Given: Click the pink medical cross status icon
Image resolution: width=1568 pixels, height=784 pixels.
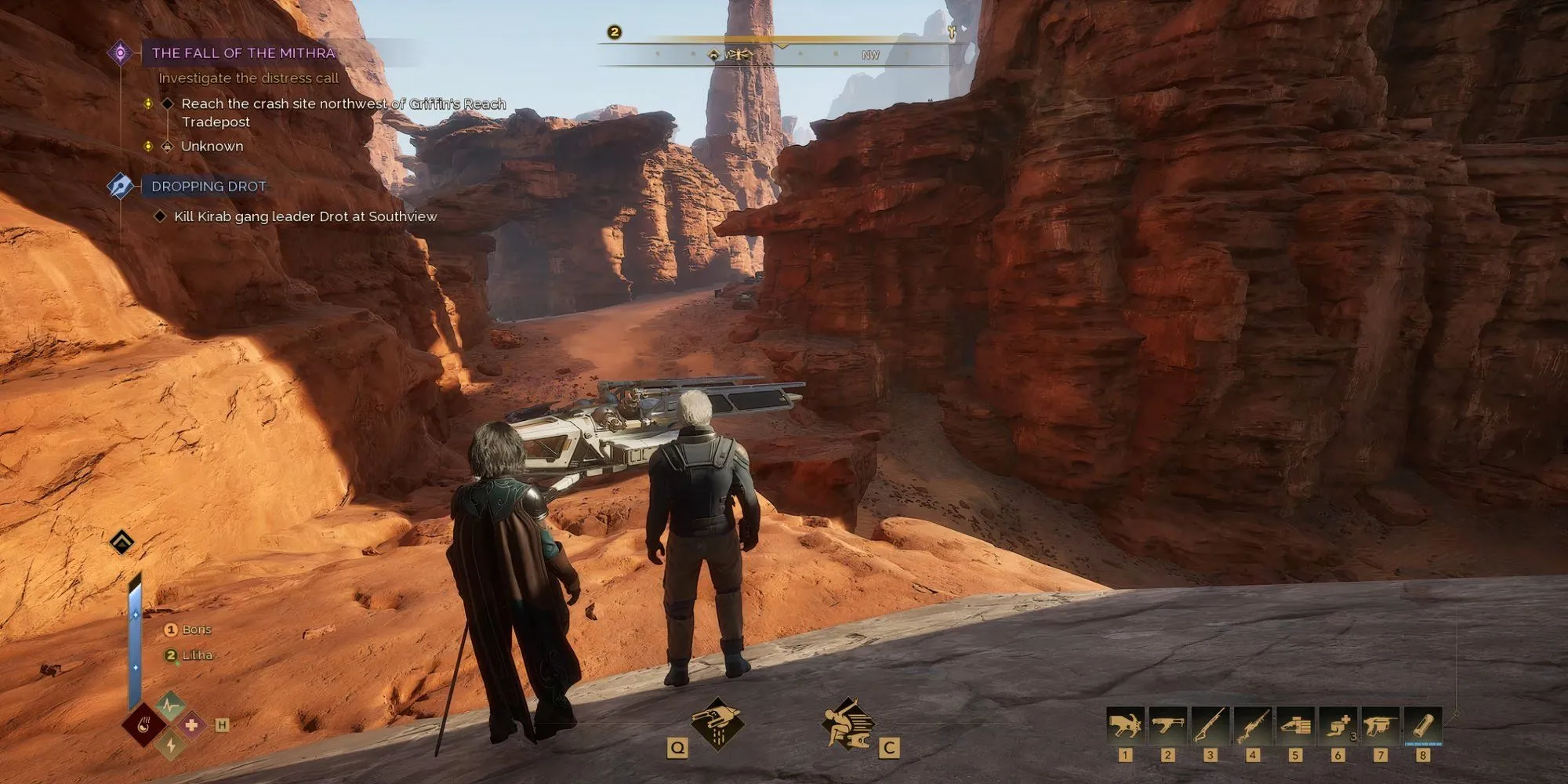Looking at the screenshot, I should tap(191, 725).
